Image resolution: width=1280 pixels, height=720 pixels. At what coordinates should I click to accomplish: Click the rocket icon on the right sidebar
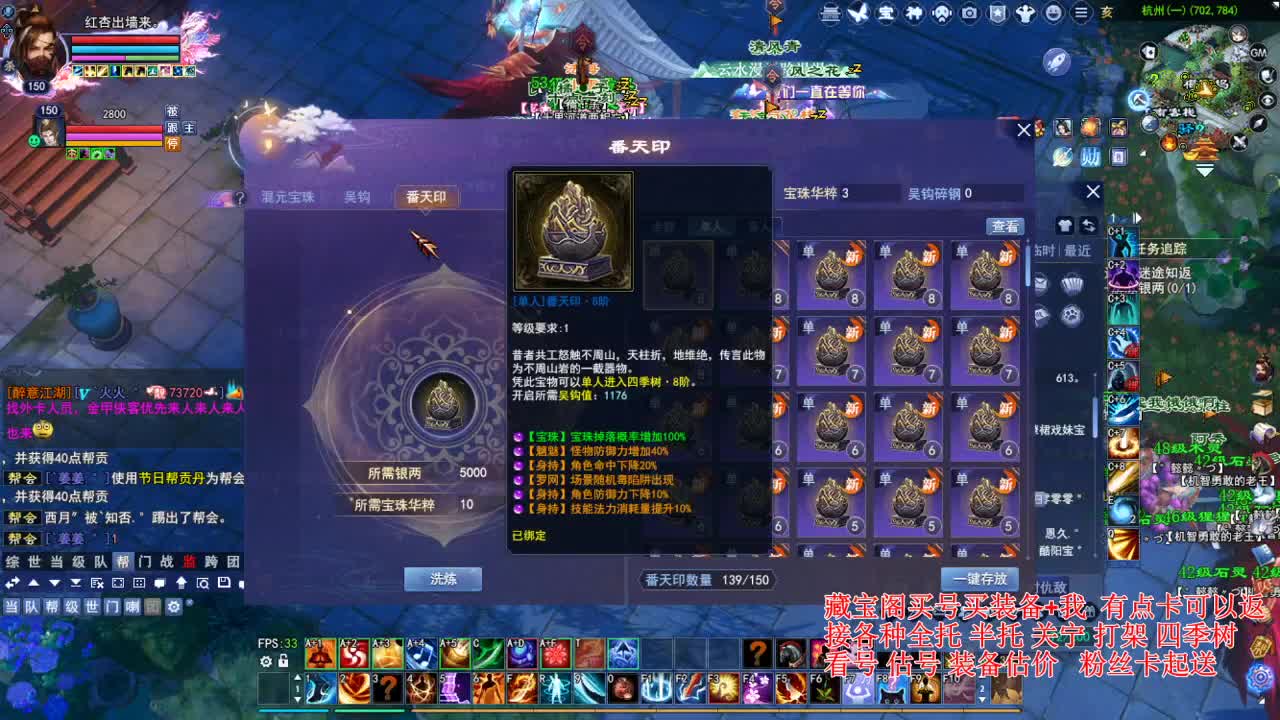1056,62
